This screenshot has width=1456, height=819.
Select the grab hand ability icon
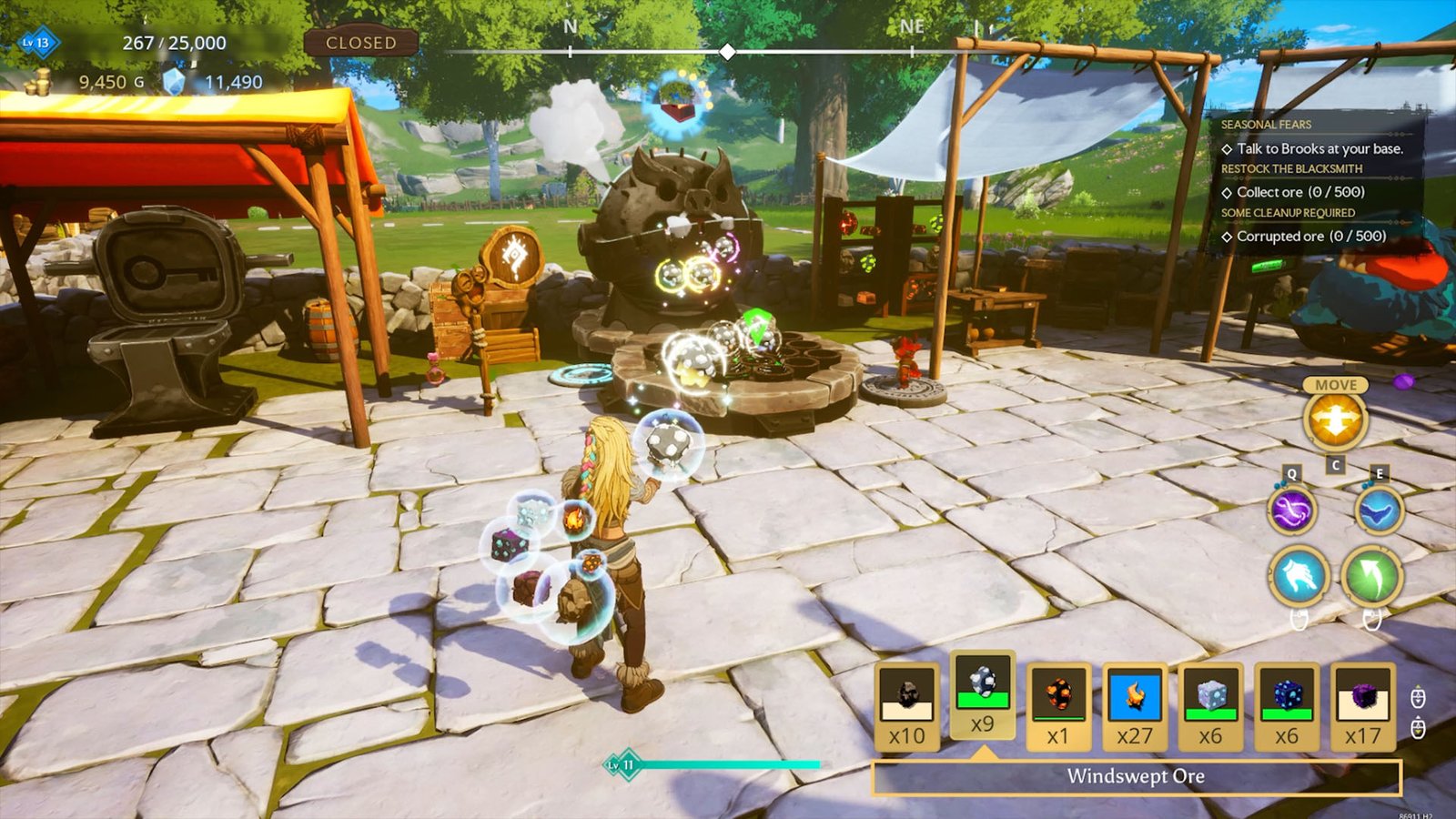point(1296,577)
